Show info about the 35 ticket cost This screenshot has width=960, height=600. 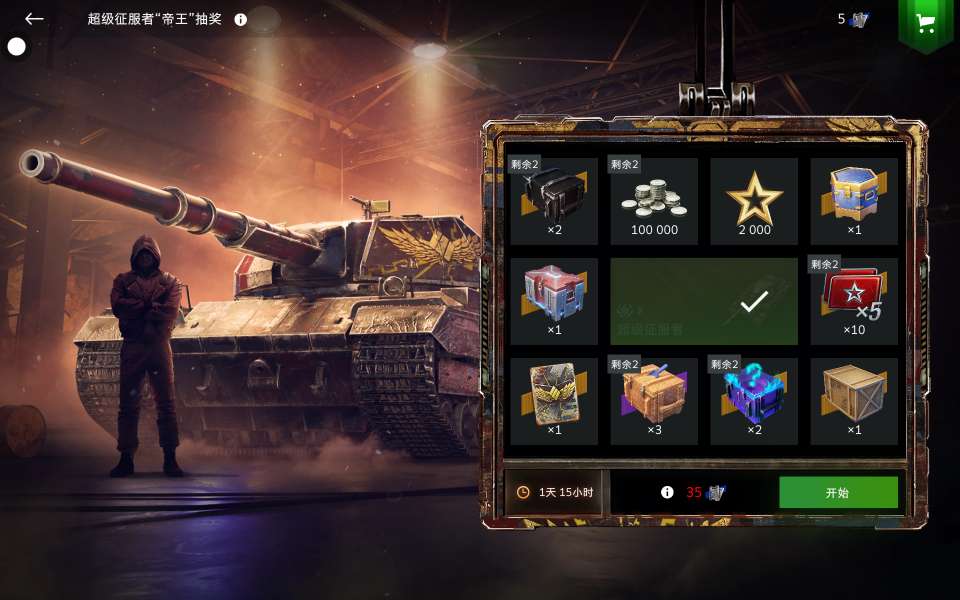[667, 492]
